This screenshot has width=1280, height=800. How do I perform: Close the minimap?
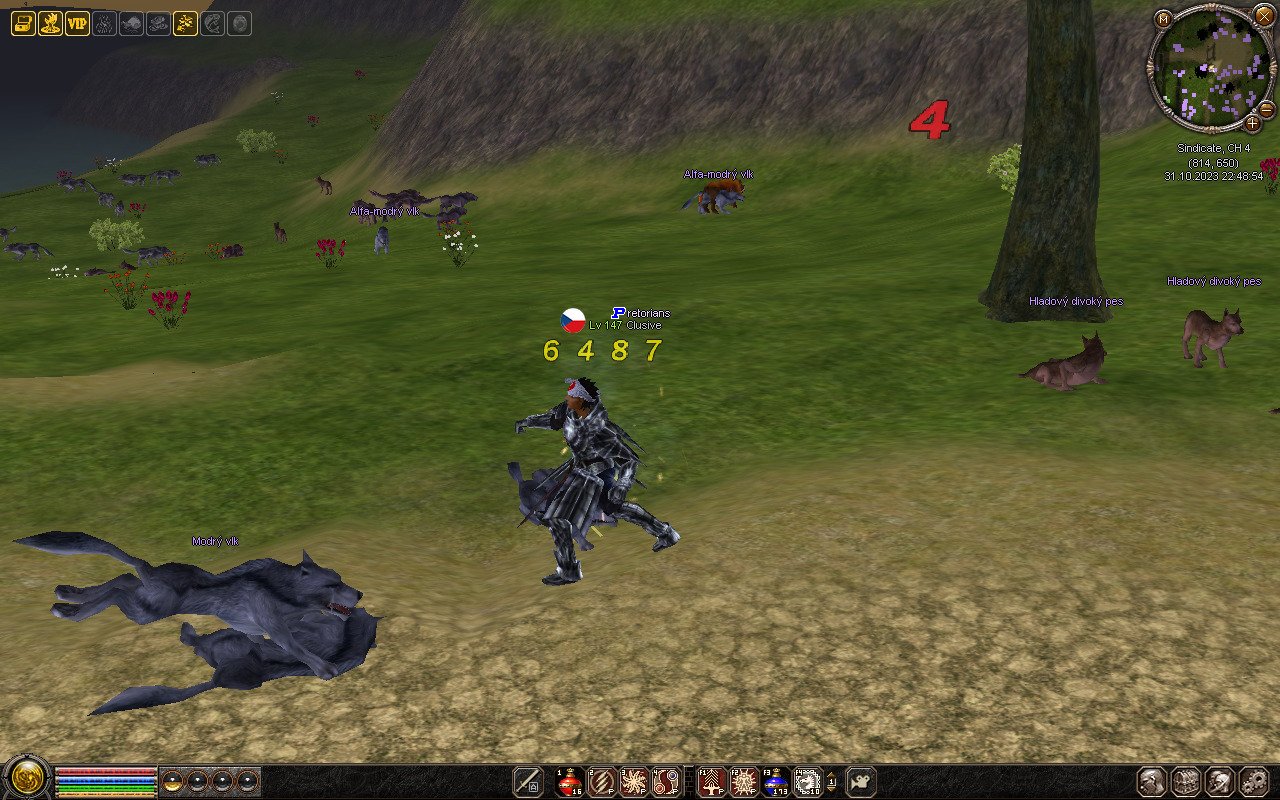tap(1265, 15)
